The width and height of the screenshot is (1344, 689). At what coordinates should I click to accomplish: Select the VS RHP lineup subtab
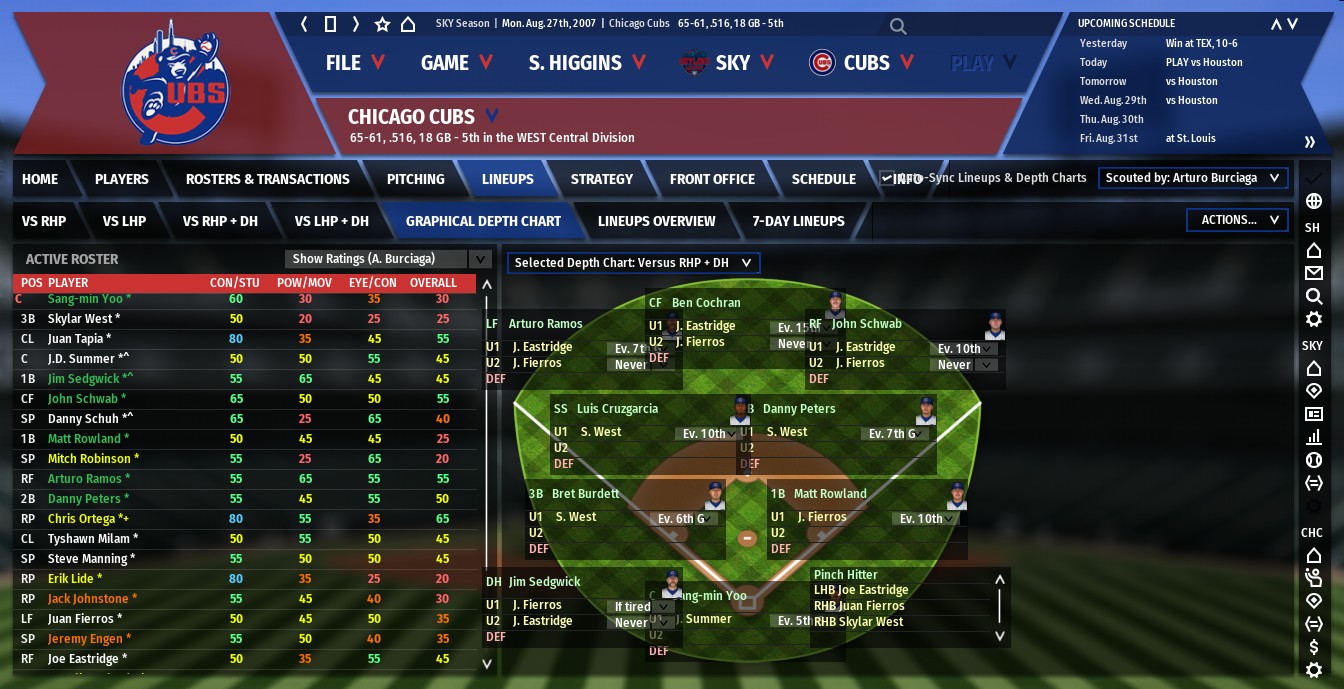(x=44, y=221)
